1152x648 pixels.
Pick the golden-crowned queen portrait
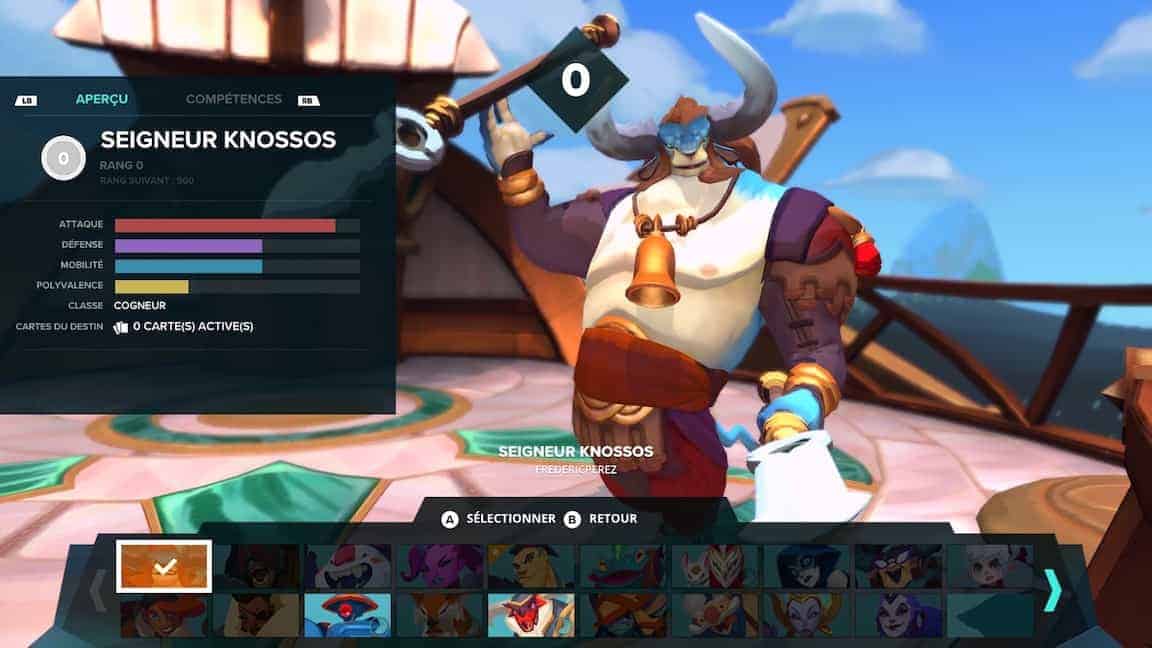(806, 615)
